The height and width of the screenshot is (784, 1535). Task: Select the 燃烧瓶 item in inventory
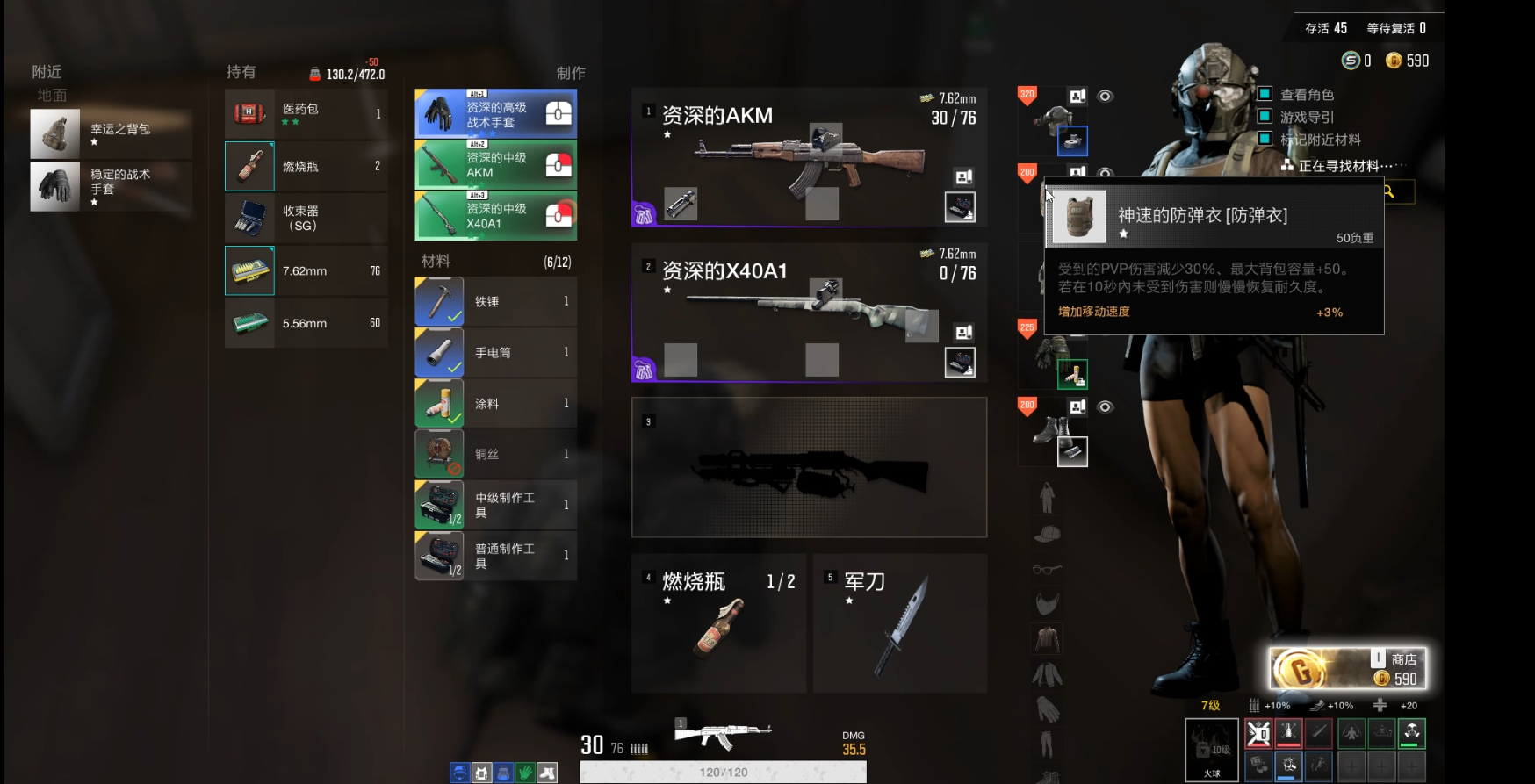coord(306,166)
